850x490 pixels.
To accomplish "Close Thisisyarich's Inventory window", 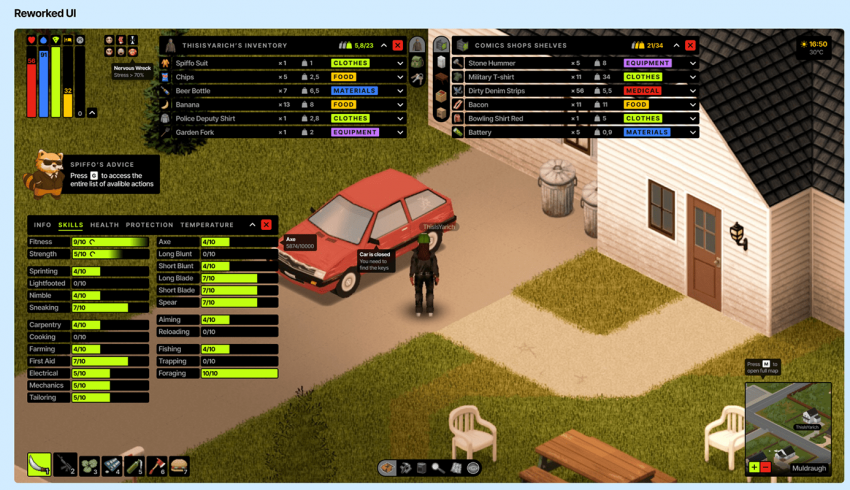I will click(398, 45).
